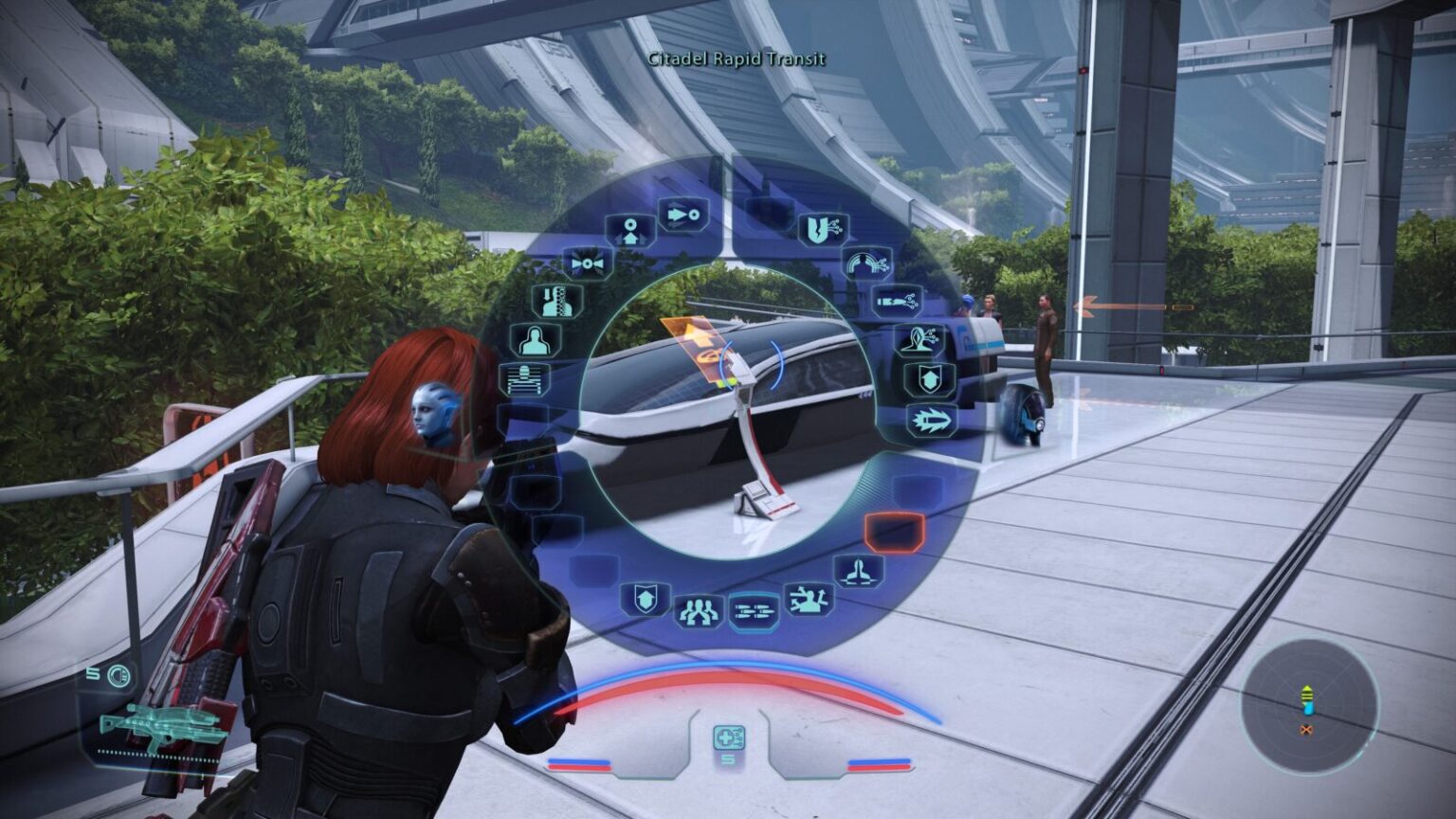The height and width of the screenshot is (819, 1456).
Task: Select the Damping head-circuit power icon
Action: [x=919, y=339]
